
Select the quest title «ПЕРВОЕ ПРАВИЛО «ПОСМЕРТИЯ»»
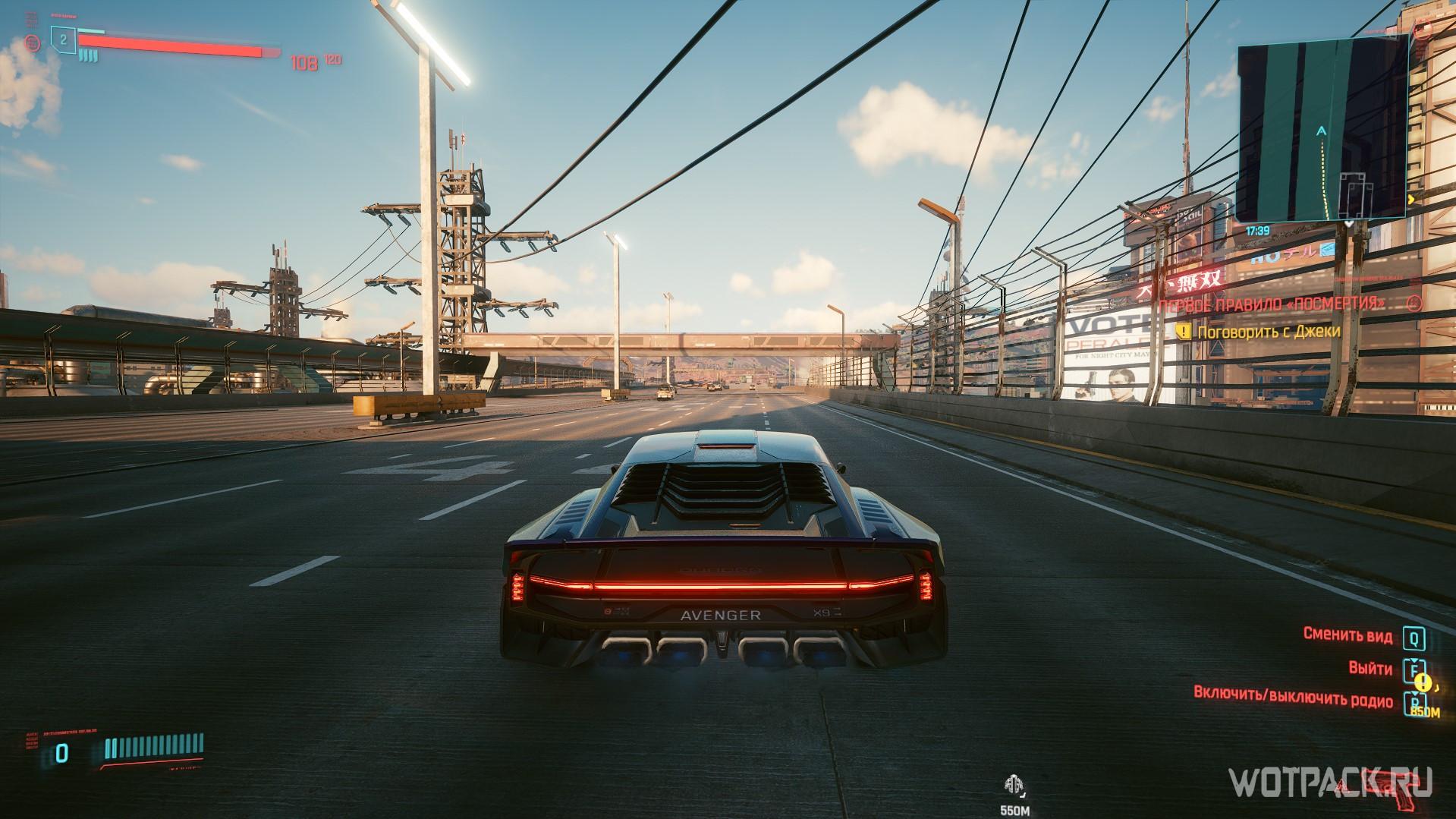coord(1272,304)
